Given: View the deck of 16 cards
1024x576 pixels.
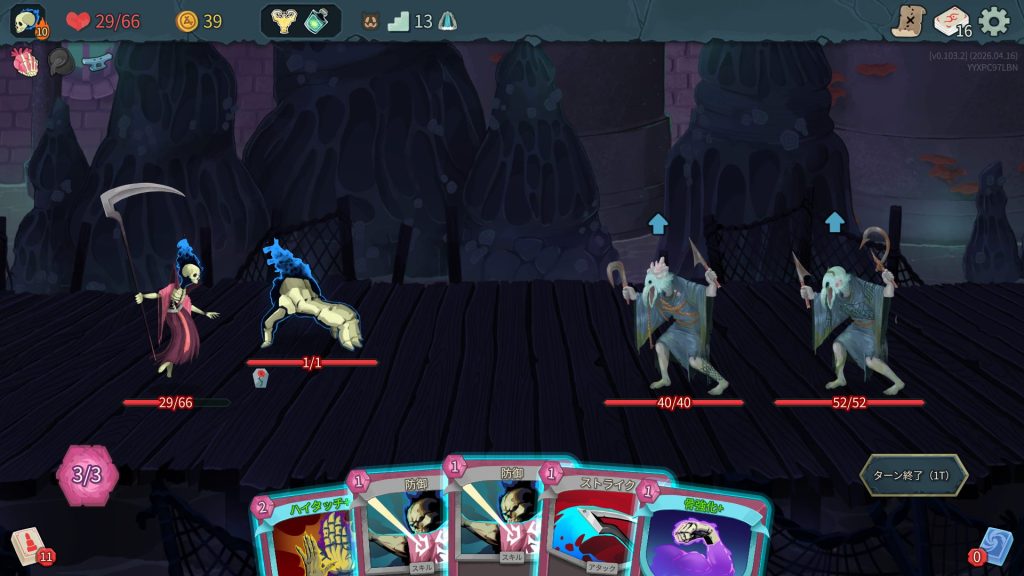Looking at the screenshot, I should pyautogui.click(x=951, y=21).
